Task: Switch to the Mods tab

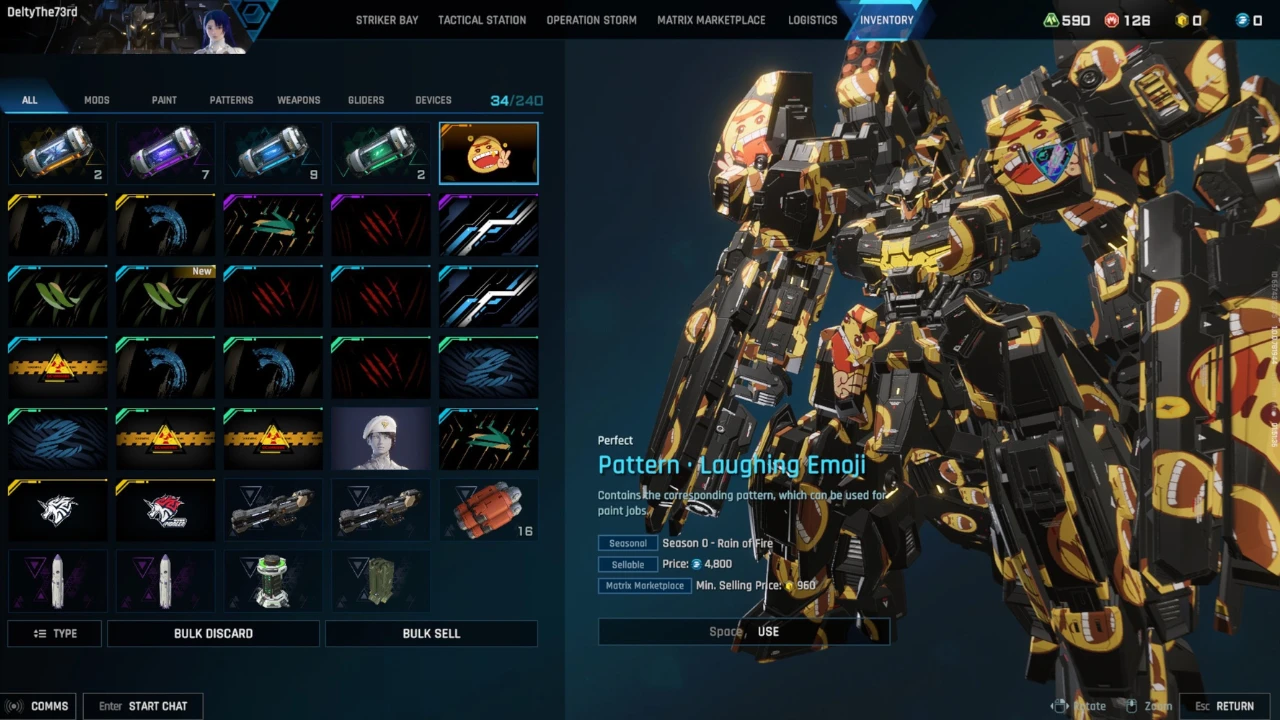Action: (97, 100)
